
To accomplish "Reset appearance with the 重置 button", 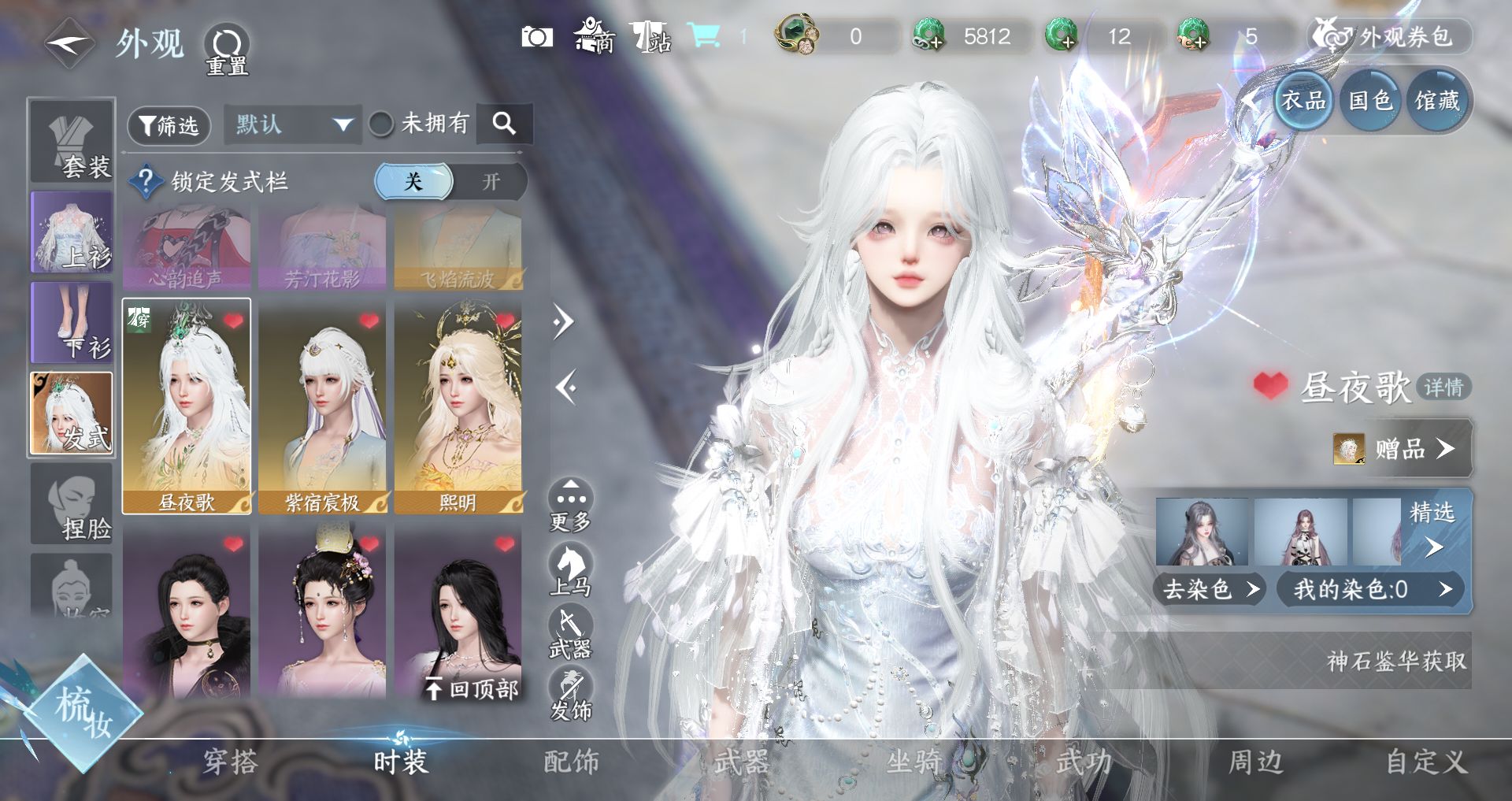I will click(x=227, y=50).
